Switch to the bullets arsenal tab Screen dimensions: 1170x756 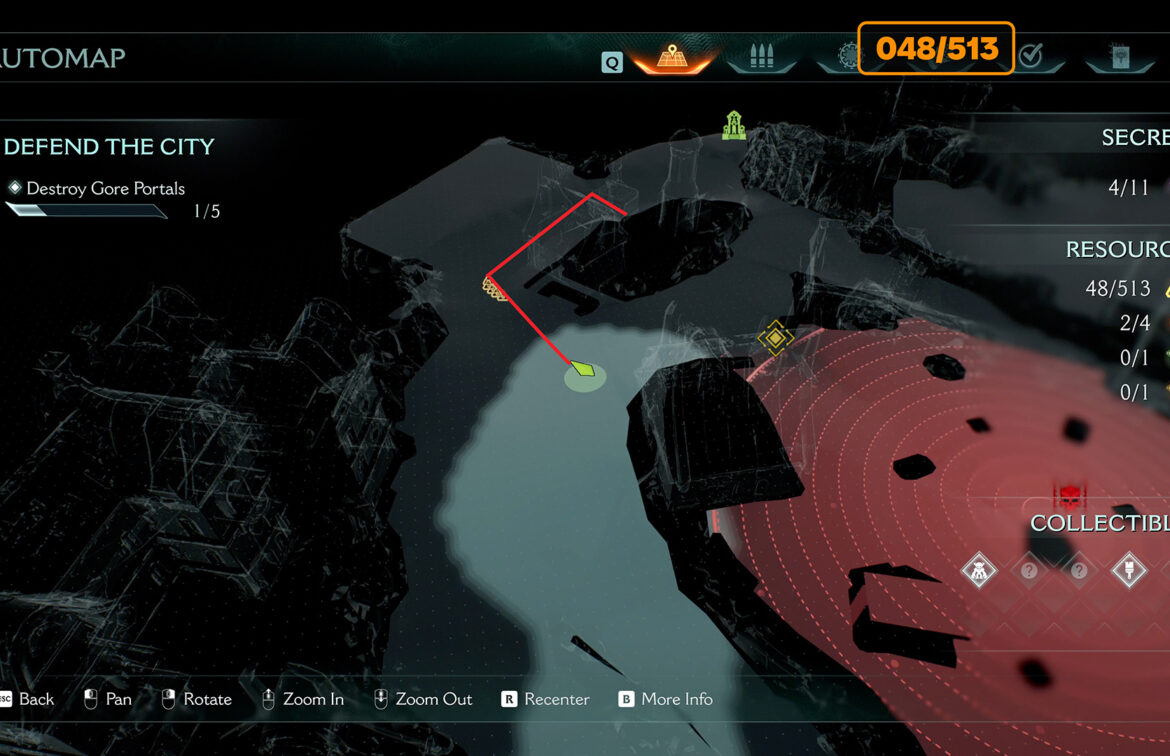[x=762, y=57]
